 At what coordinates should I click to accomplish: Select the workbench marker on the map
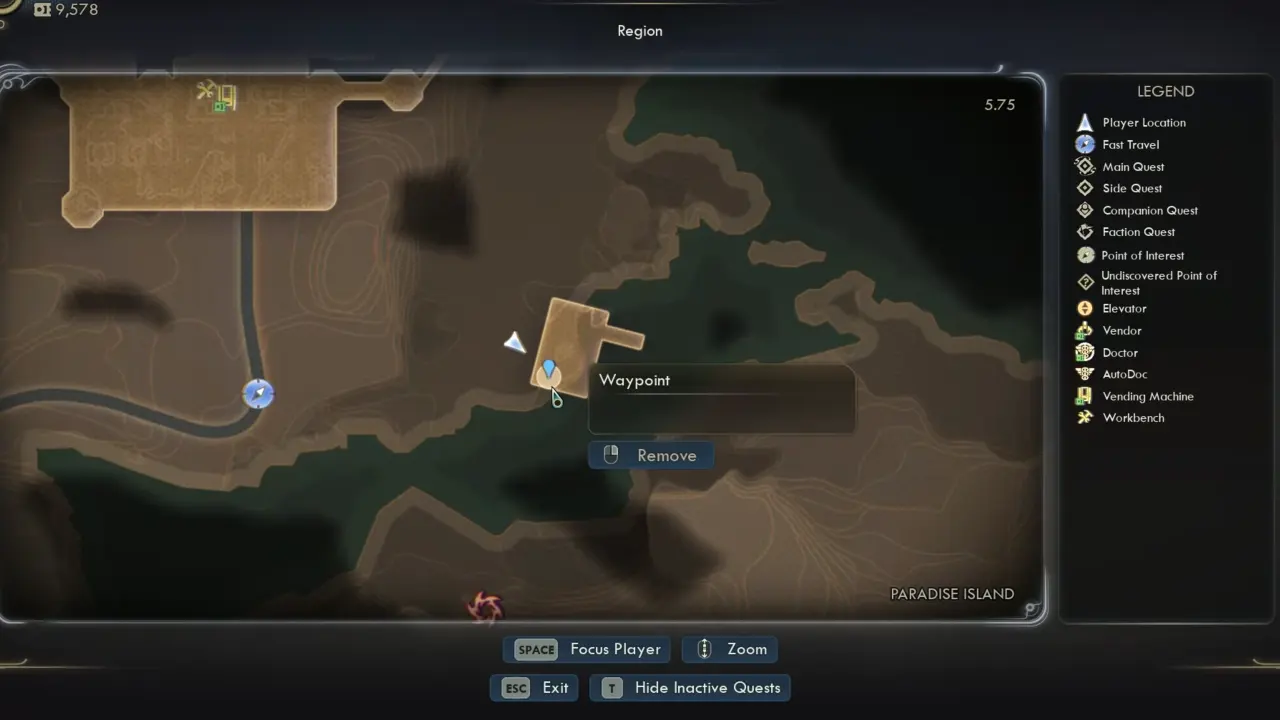point(206,92)
